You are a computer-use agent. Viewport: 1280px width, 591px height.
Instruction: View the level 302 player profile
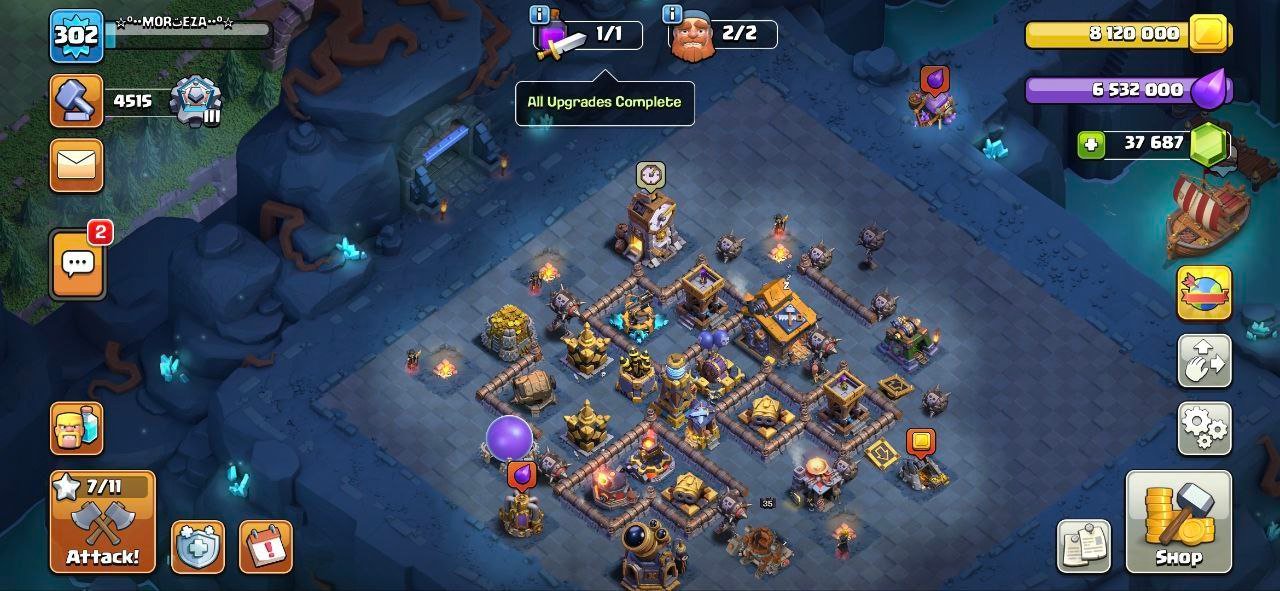tap(76, 35)
